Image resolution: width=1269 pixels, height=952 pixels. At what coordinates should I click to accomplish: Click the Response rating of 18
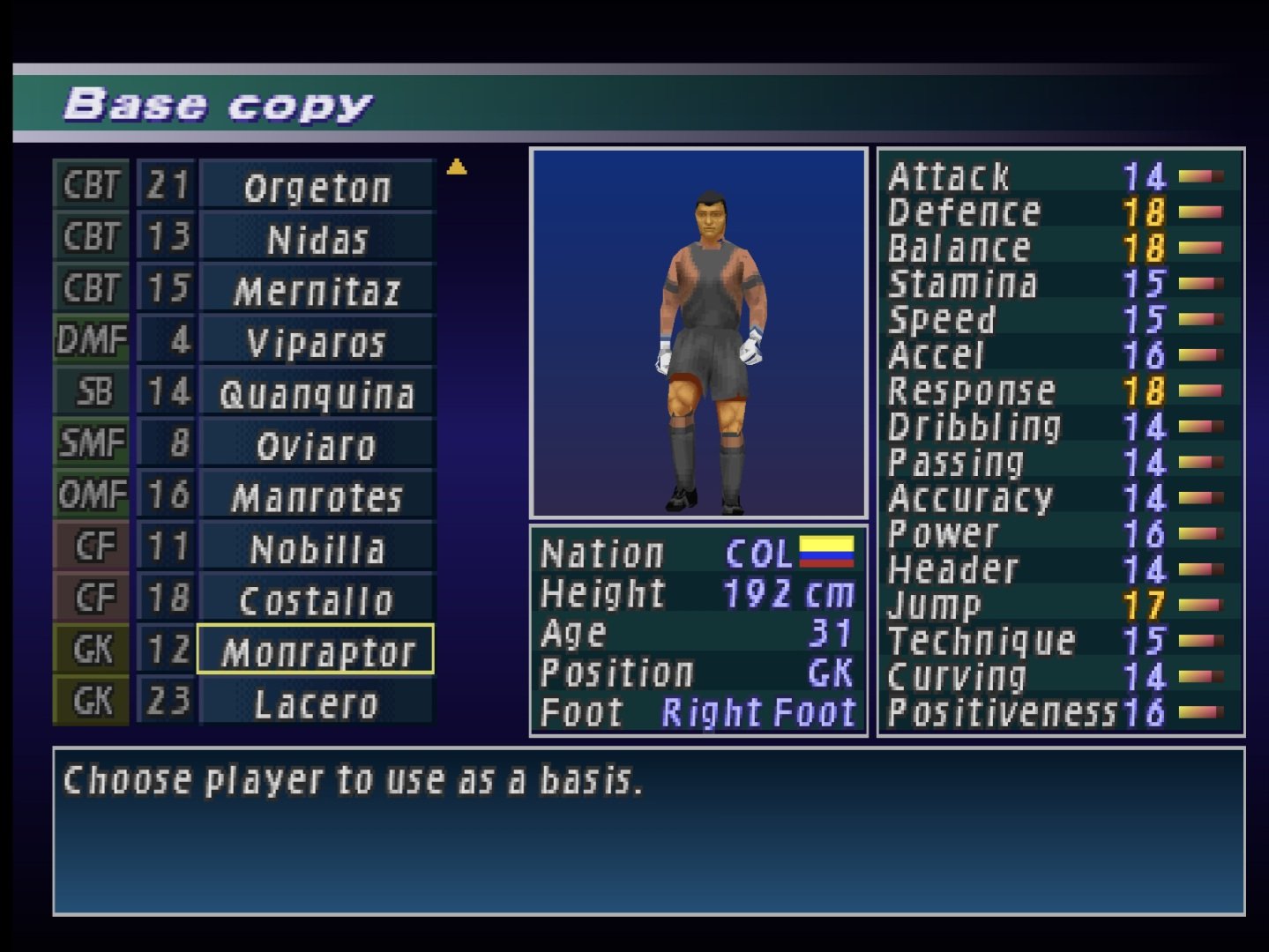click(1146, 390)
